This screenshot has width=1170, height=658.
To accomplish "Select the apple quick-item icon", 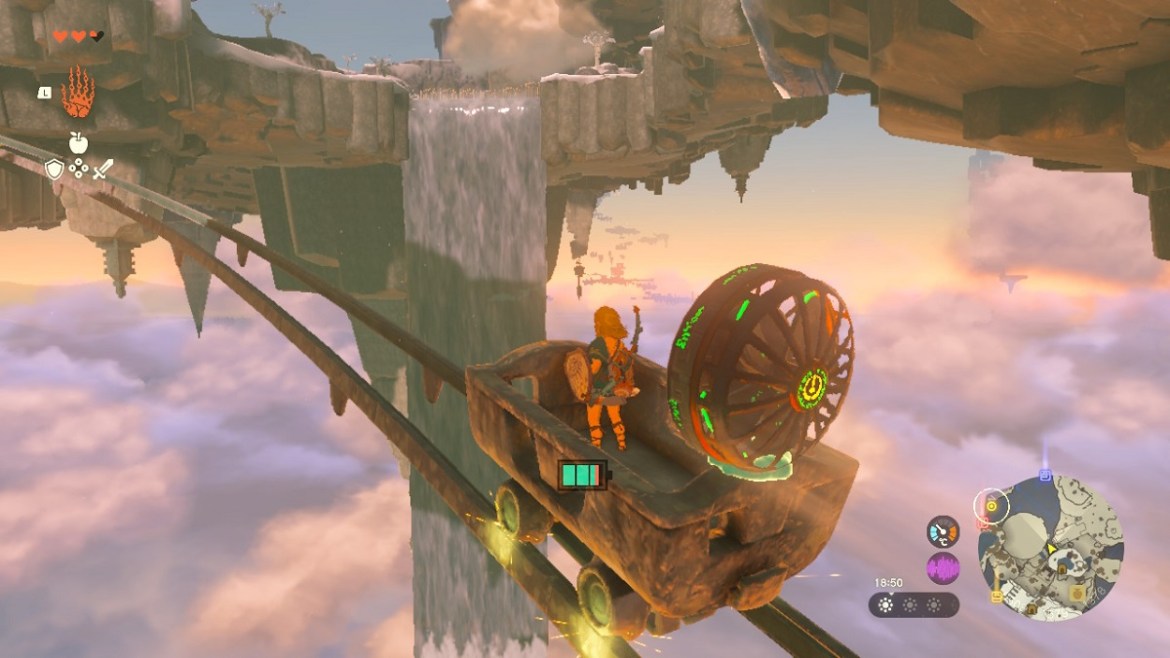I will 78,142.
